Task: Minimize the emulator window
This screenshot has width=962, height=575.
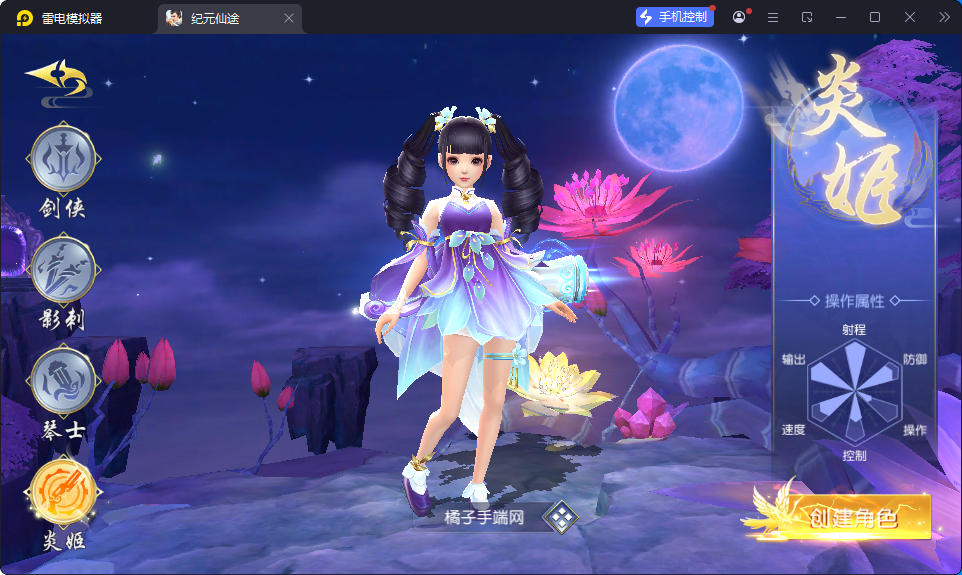Action: coord(841,17)
